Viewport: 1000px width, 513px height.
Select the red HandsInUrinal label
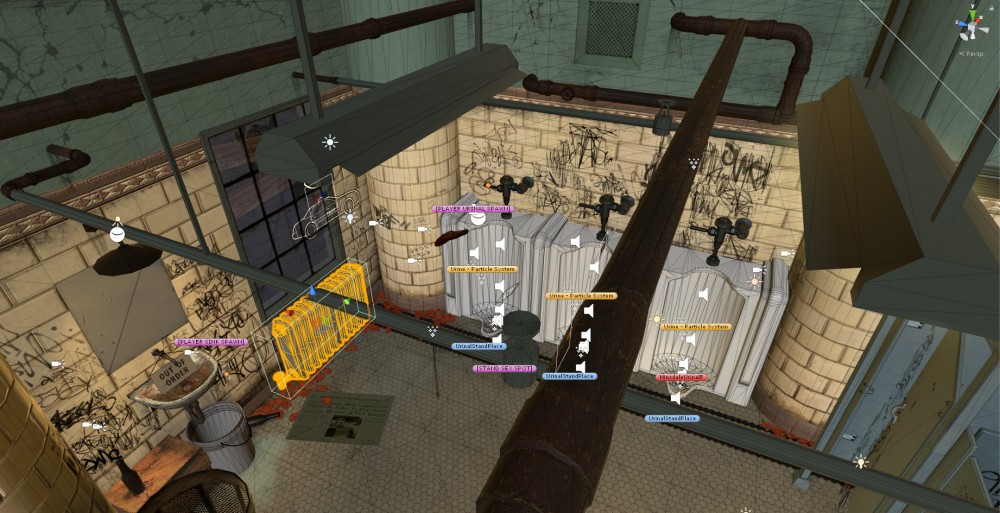tap(681, 377)
